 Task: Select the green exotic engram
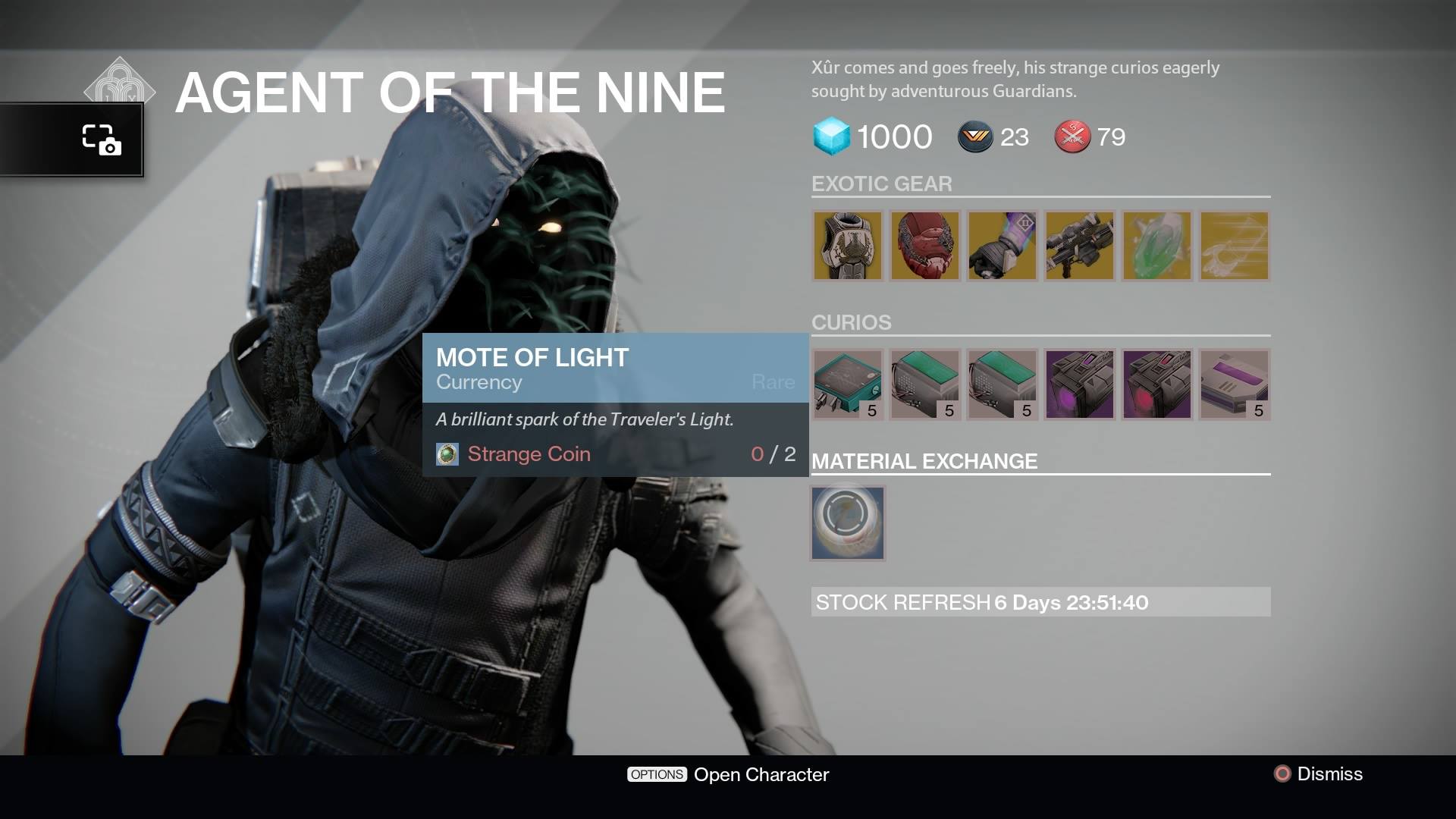pos(1157,245)
